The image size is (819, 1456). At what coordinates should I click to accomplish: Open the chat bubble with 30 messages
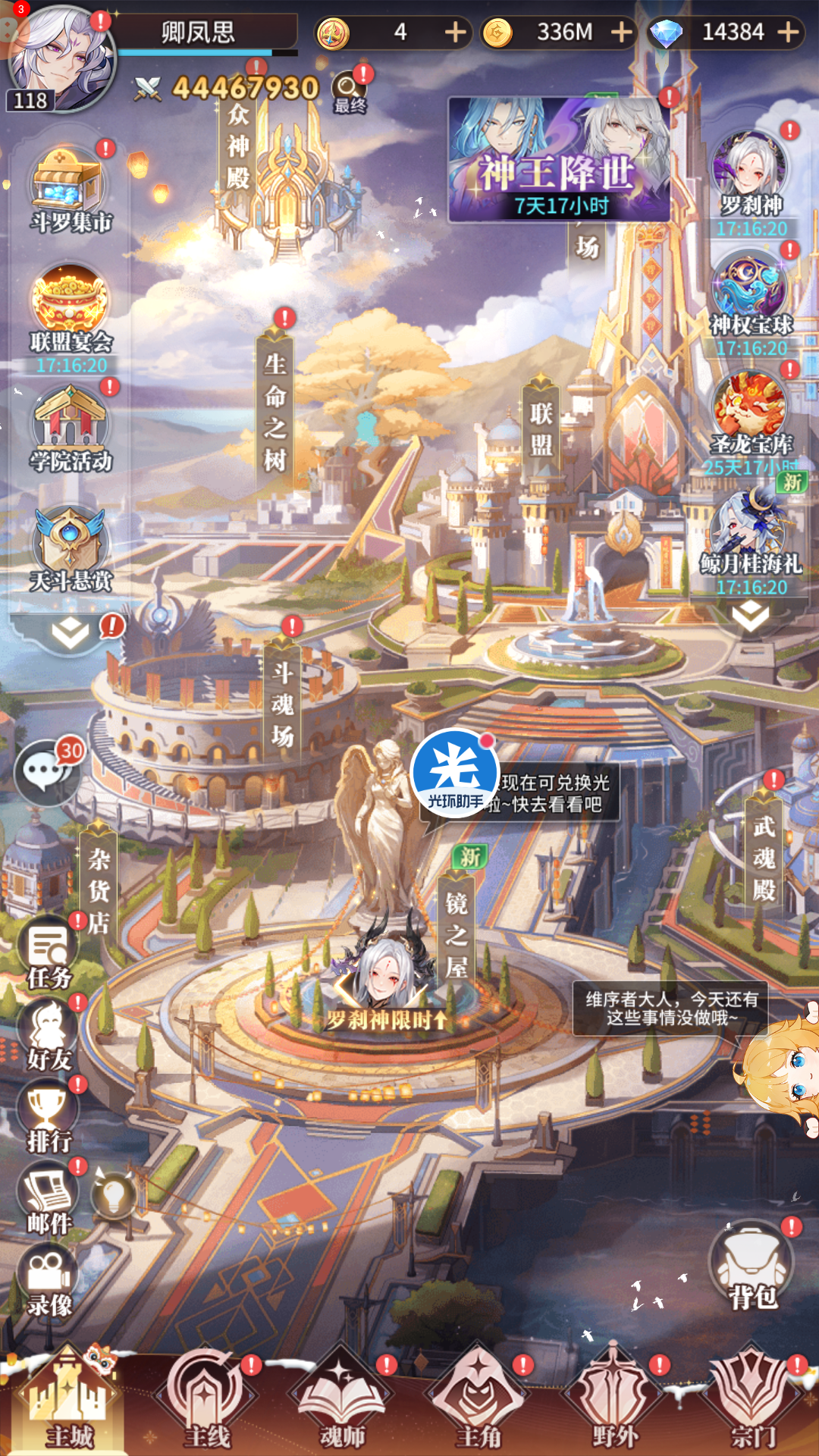pos(47,772)
